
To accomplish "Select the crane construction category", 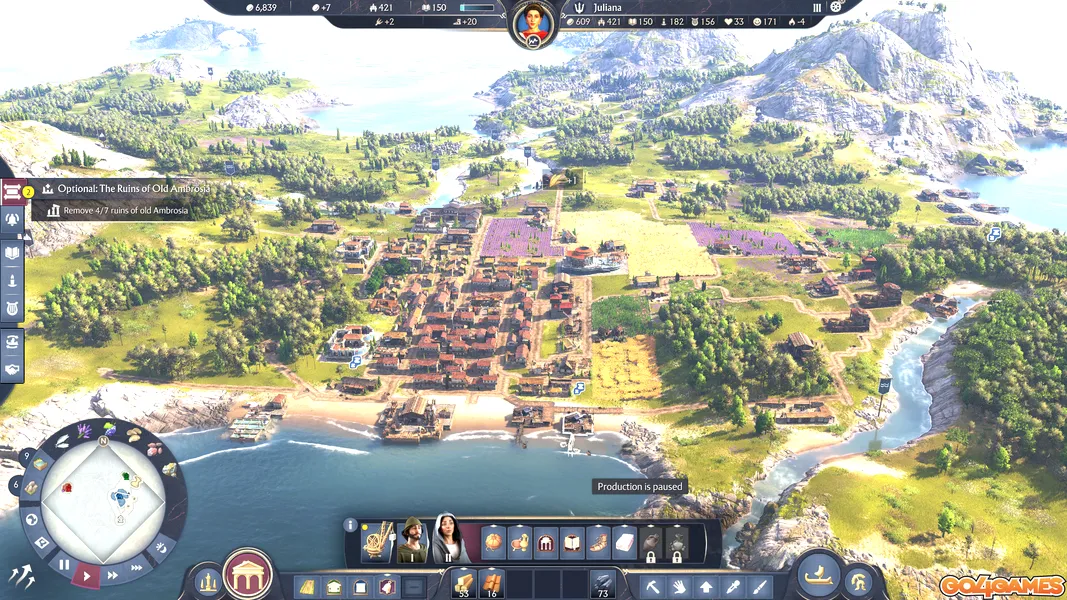I will coord(376,541).
